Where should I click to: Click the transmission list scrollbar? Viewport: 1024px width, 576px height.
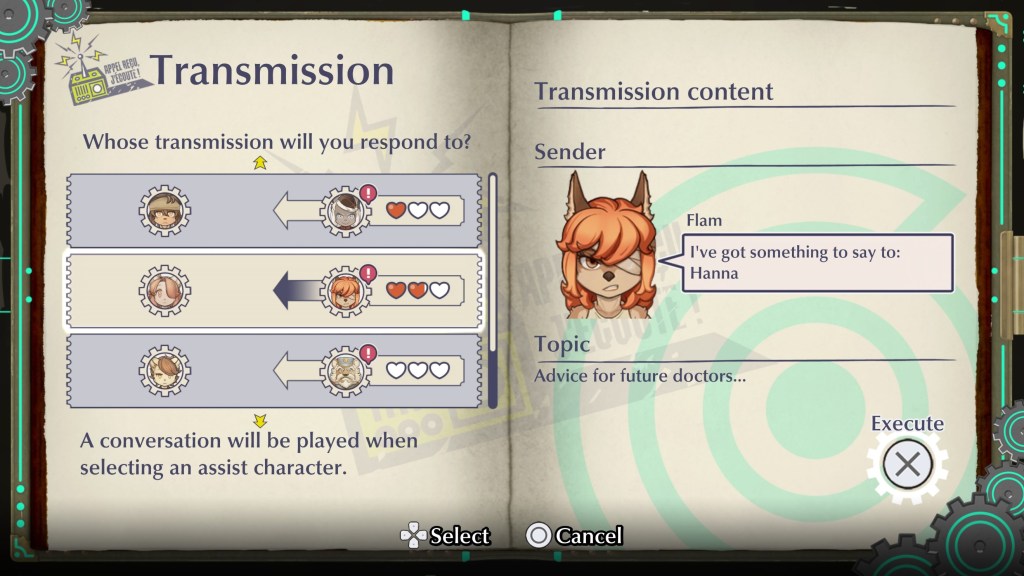click(x=491, y=291)
